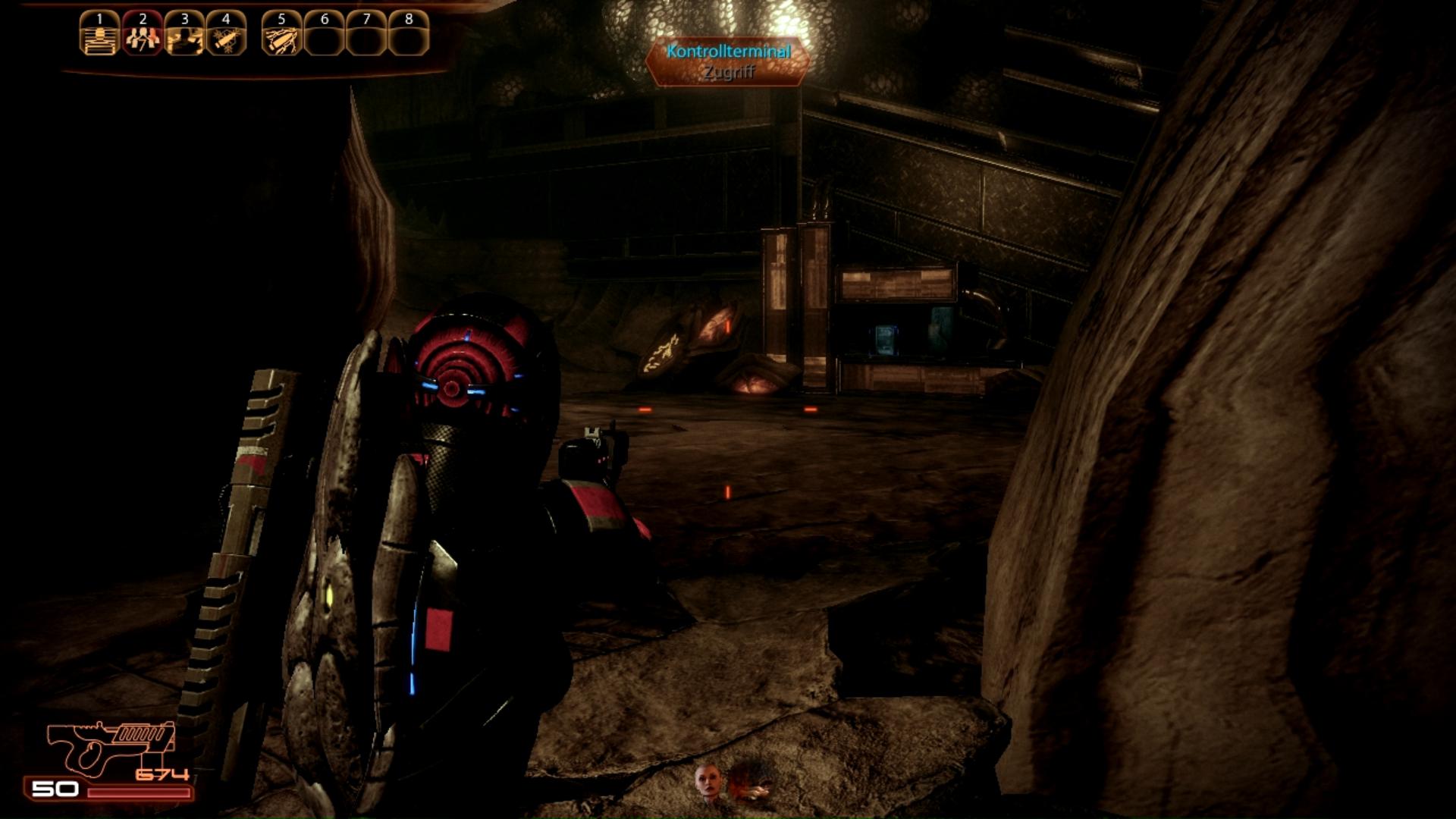This screenshot has width=1456, height=819.
Task: Select the red-tinted squadmate portrait
Action: 752,784
